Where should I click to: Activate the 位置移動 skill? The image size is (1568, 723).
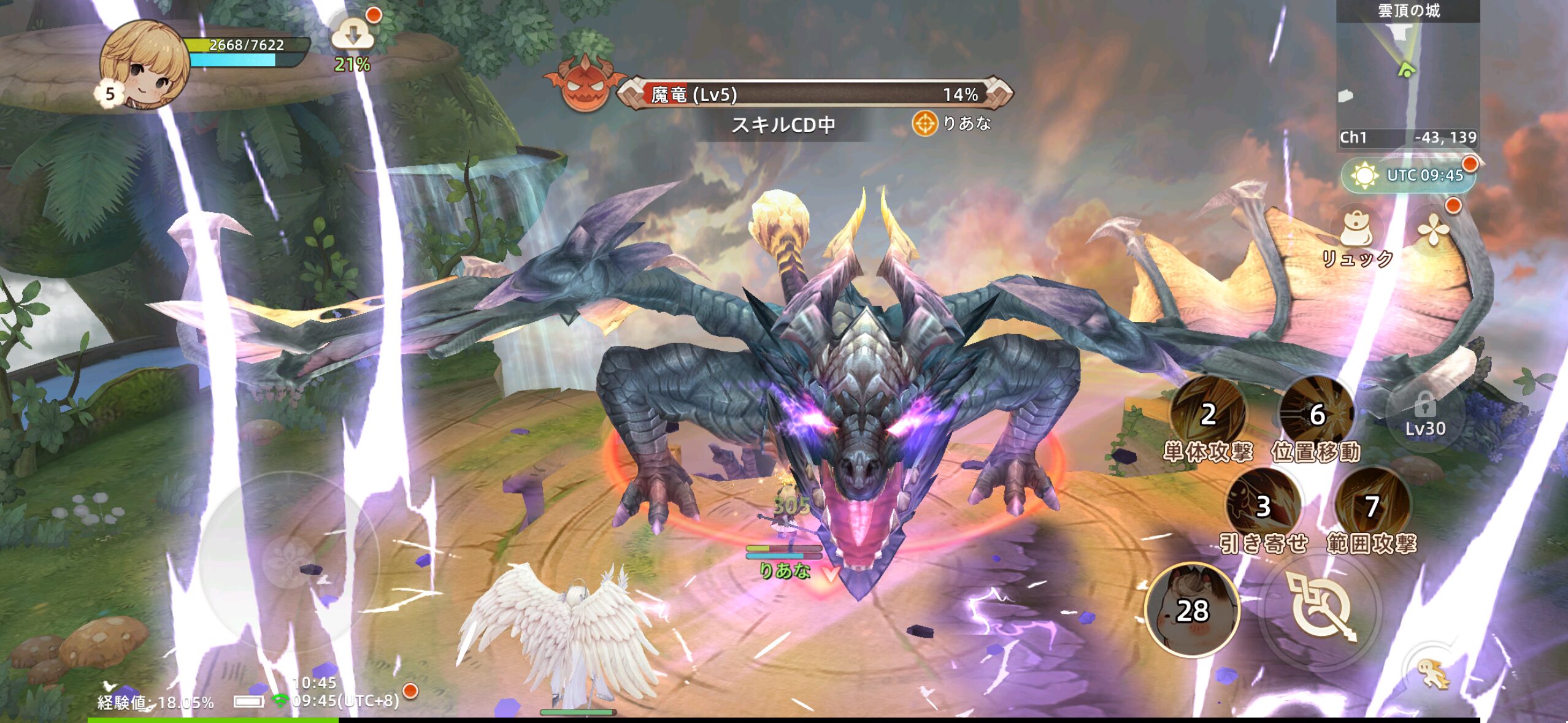click(x=1316, y=415)
